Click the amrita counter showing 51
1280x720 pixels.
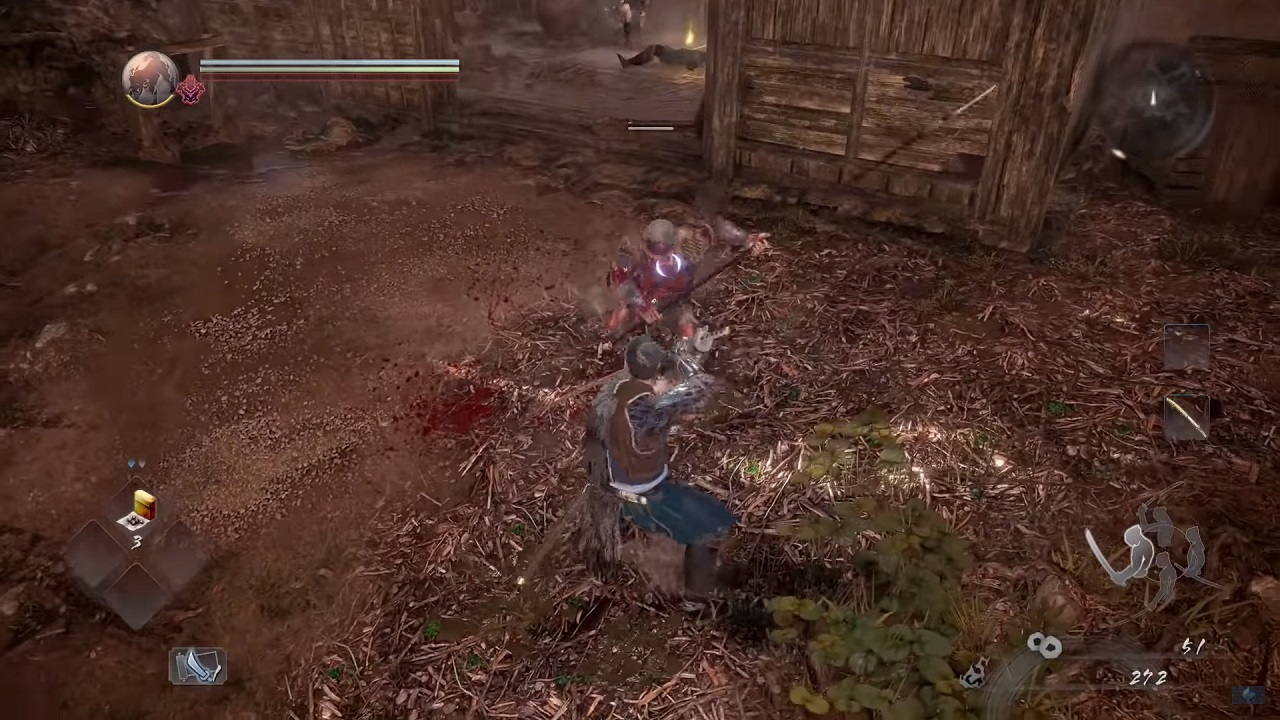click(x=1192, y=647)
